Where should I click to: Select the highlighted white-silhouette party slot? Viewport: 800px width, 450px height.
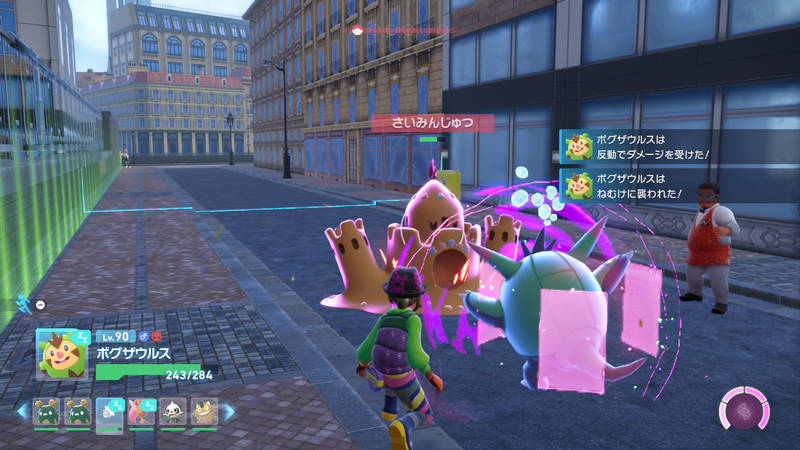pos(110,411)
